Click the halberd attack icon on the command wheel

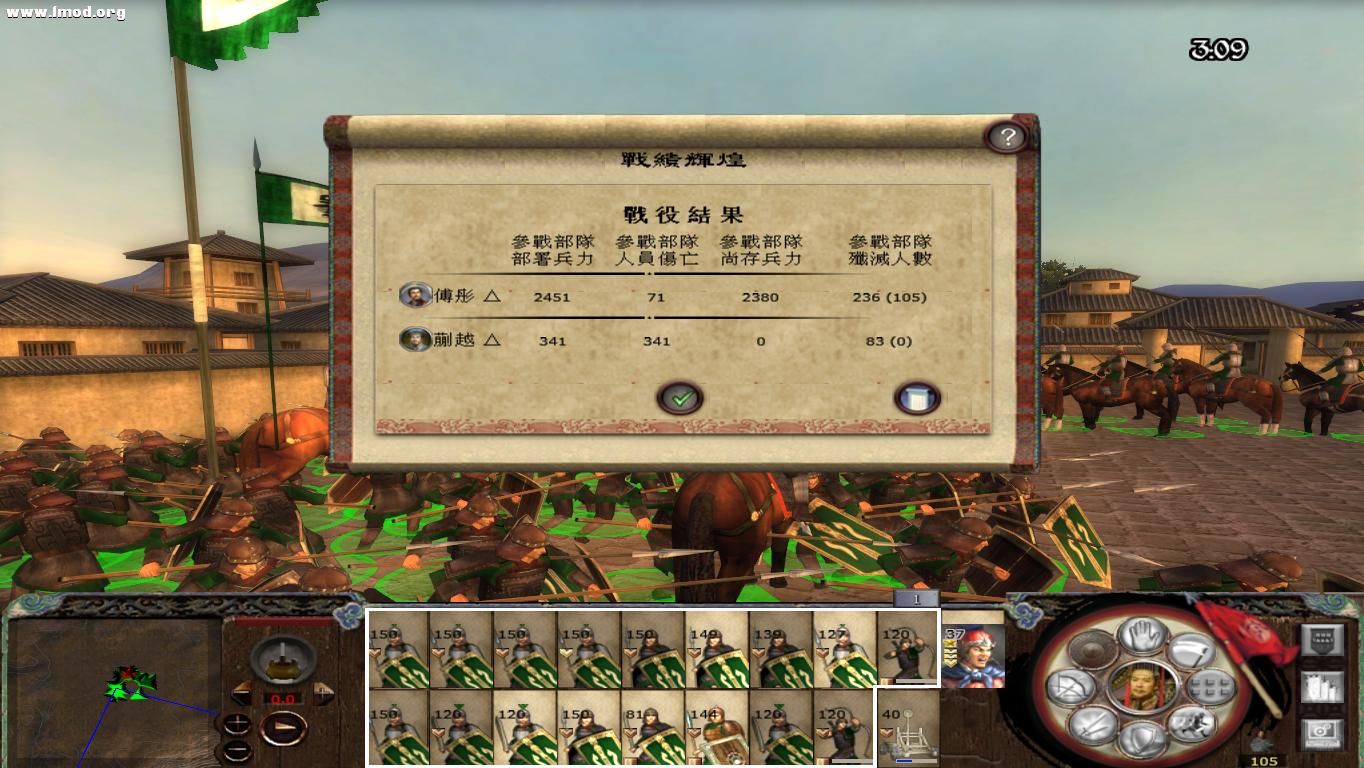coord(1191,653)
